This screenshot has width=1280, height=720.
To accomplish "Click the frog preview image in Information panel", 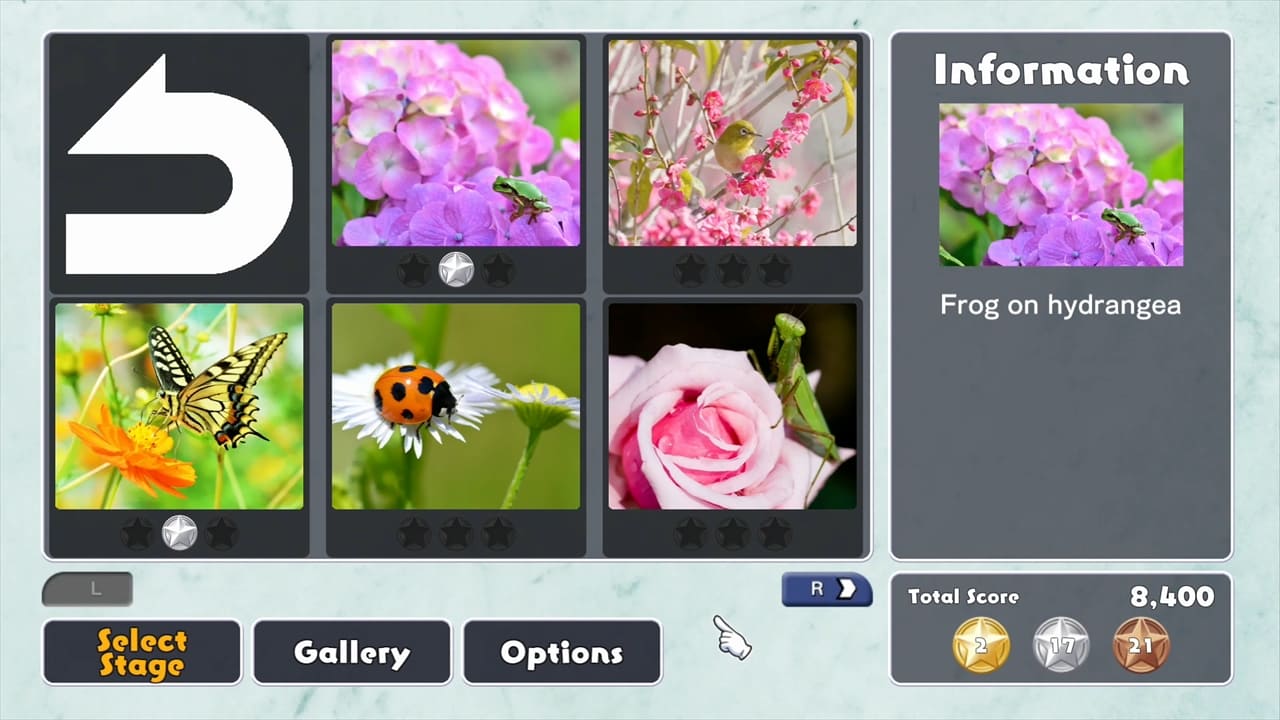I will (x=1061, y=184).
